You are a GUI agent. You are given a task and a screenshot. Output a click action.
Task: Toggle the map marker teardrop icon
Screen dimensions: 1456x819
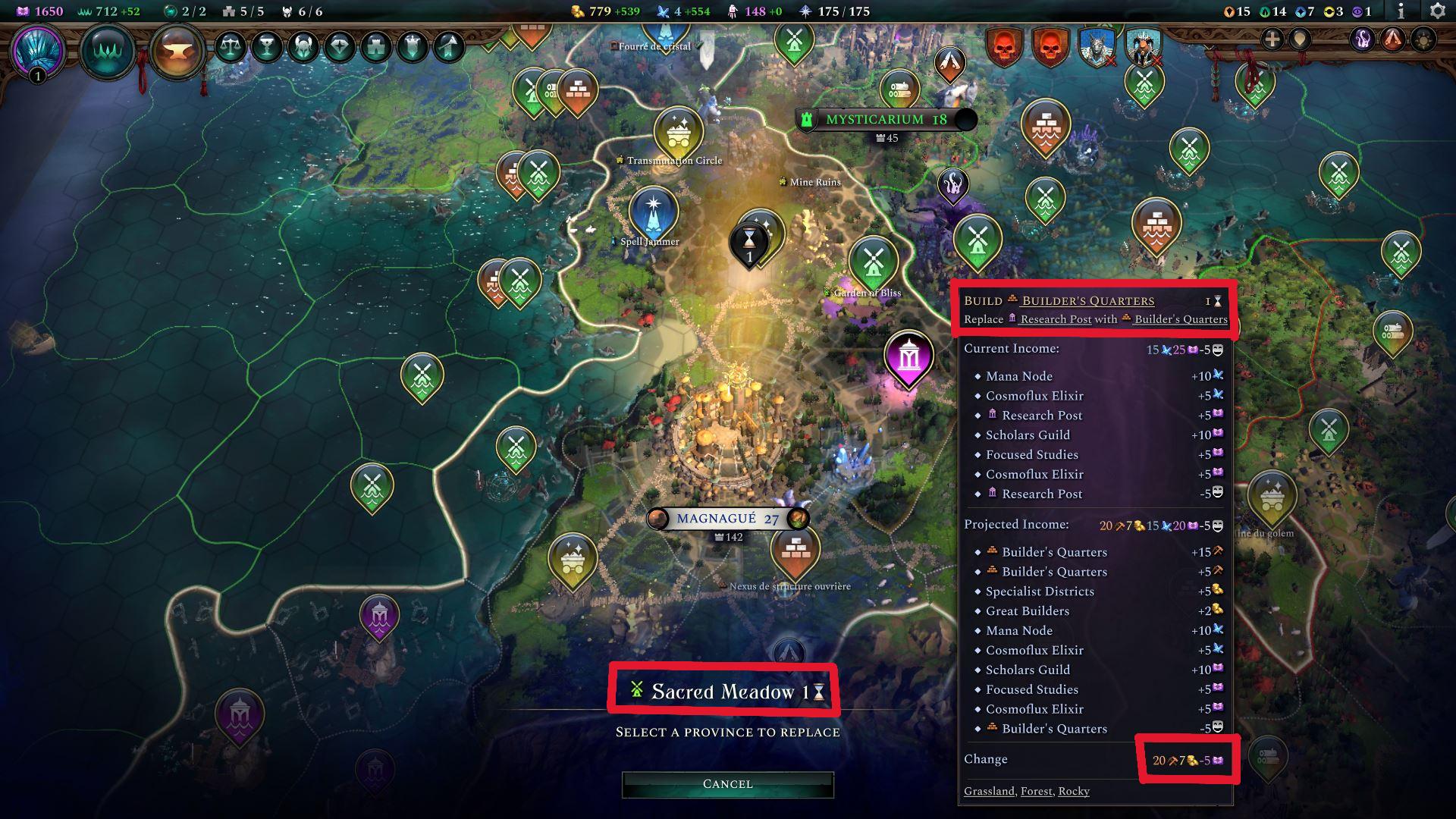tap(1300, 40)
